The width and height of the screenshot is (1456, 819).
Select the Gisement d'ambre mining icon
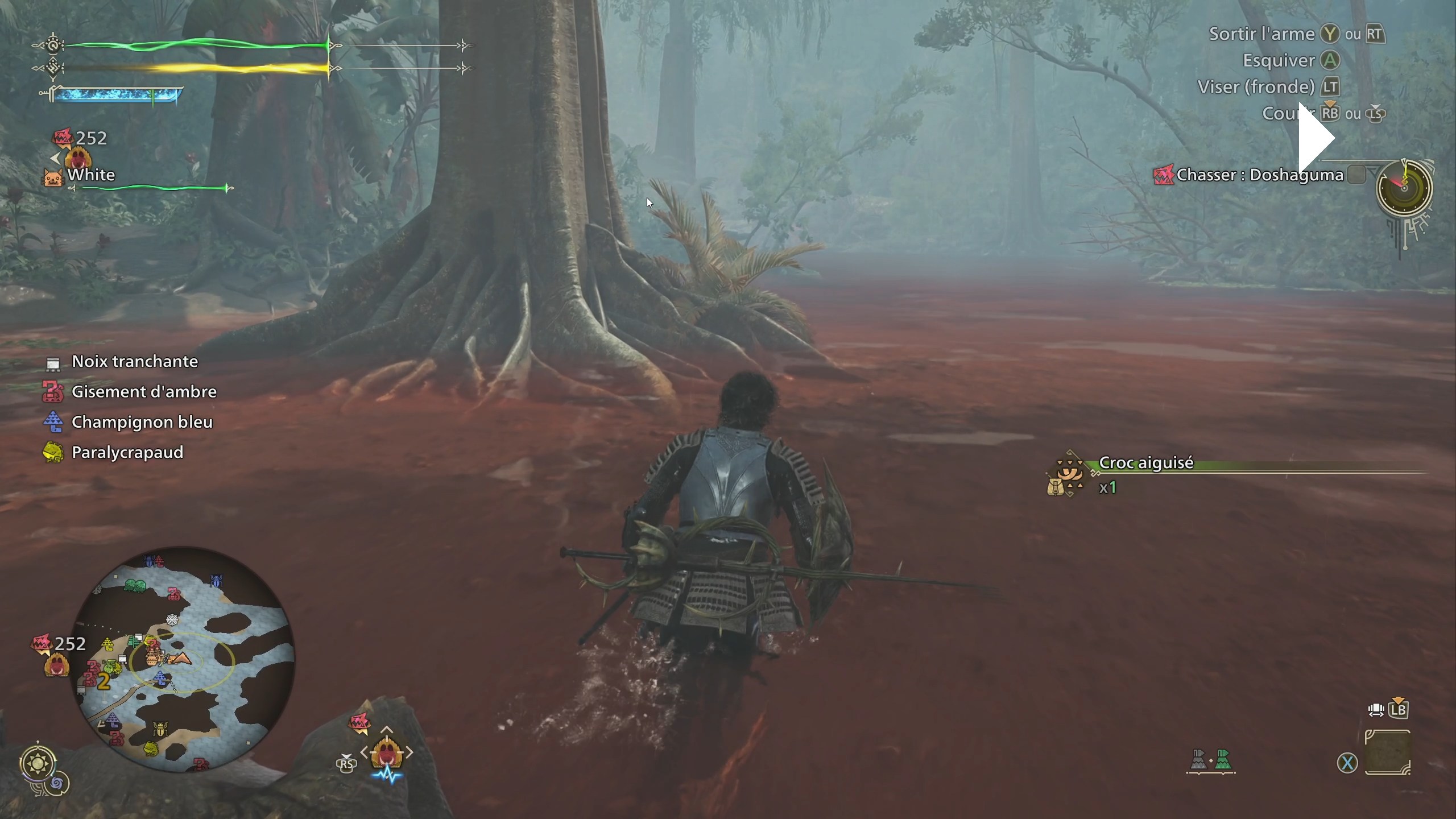click(x=52, y=391)
